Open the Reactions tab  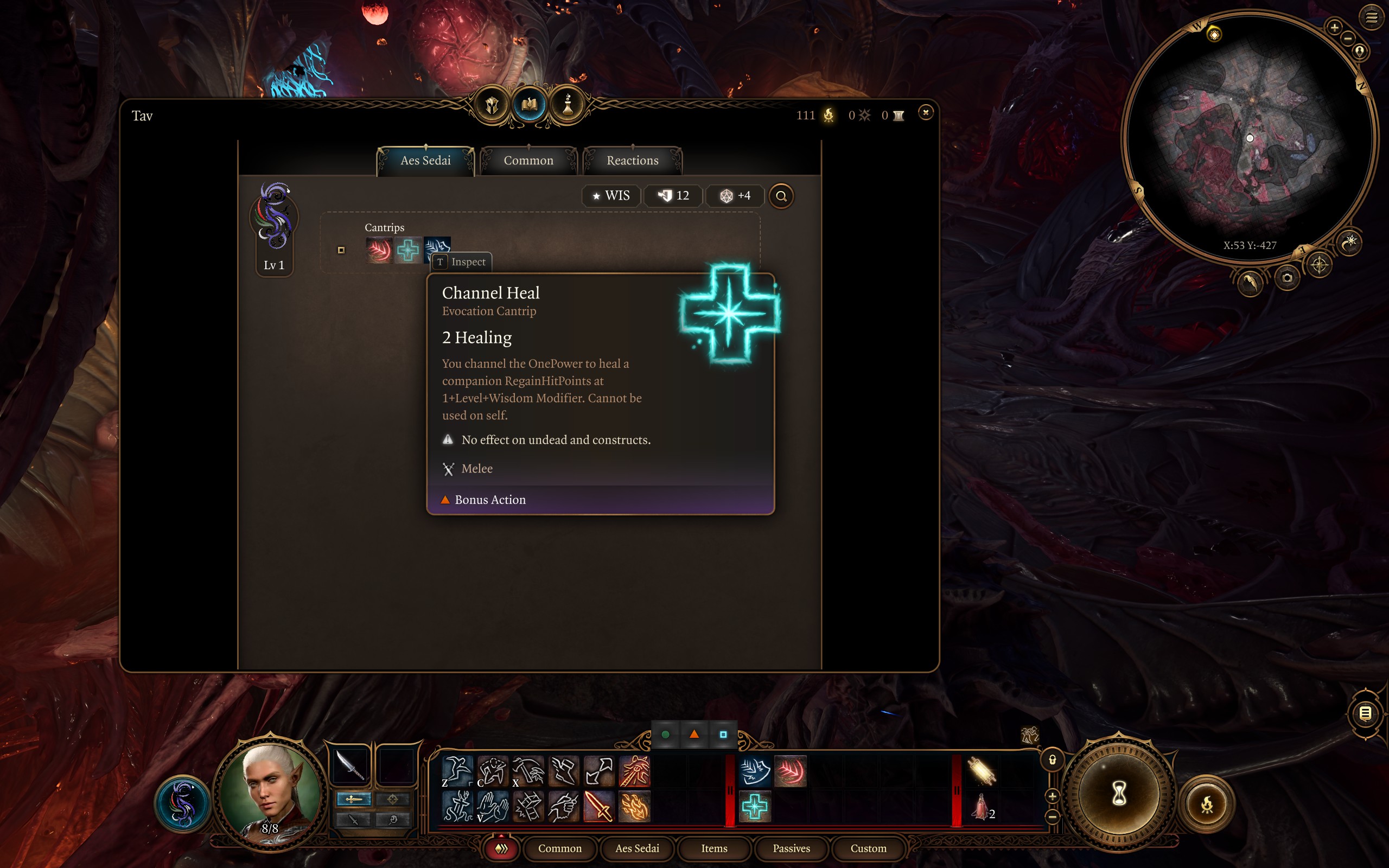point(632,161)
